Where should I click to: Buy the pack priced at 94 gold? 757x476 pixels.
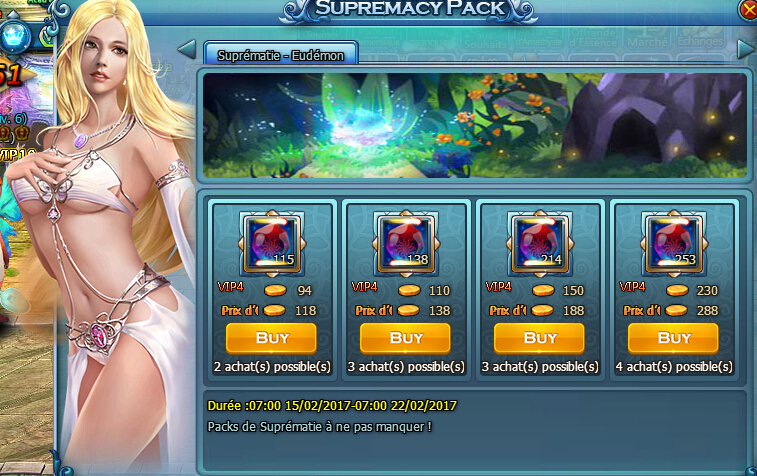[x=272, y=338]
